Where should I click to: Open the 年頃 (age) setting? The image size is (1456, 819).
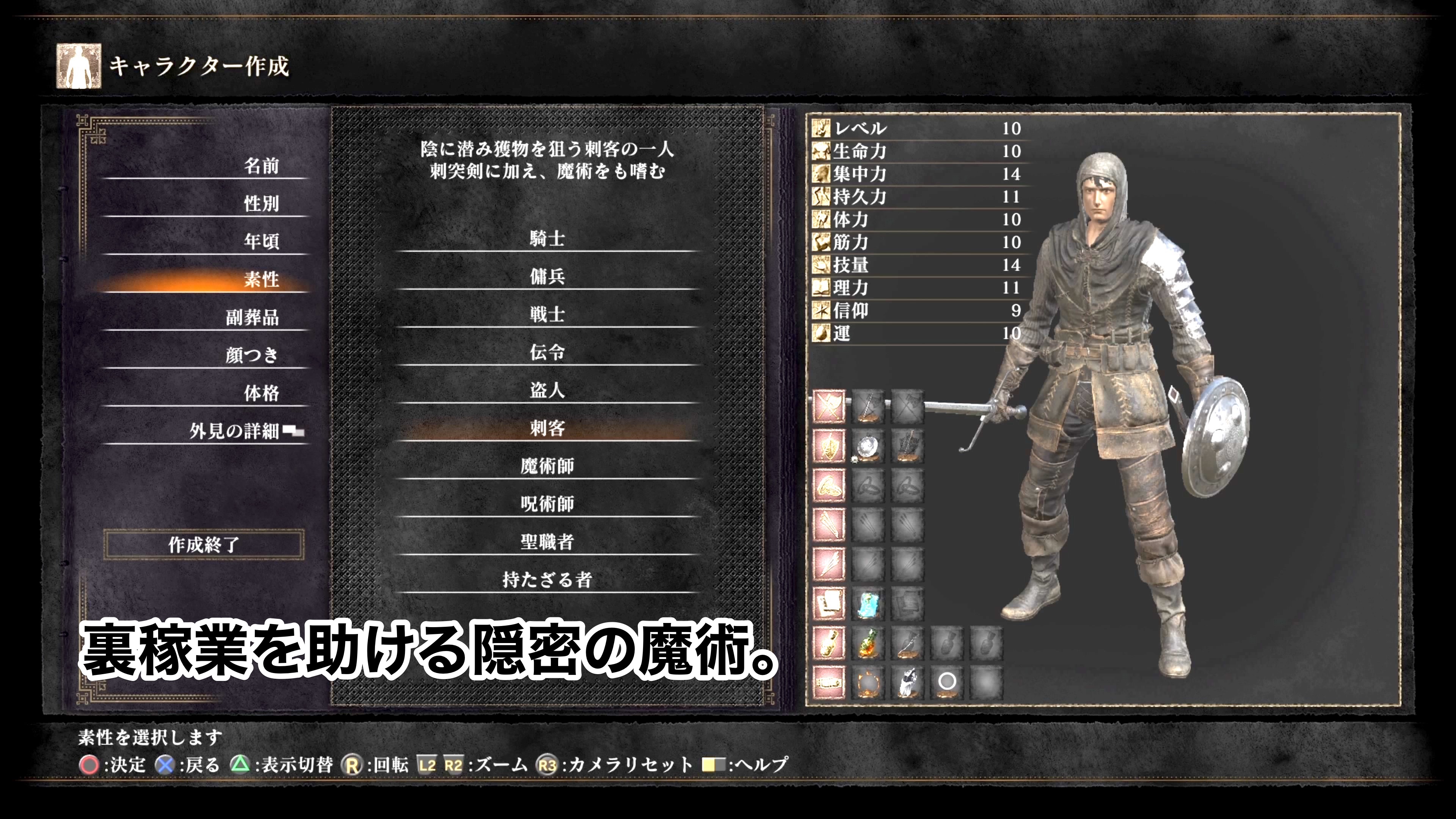pyautogui.click(x=261, y=242)
